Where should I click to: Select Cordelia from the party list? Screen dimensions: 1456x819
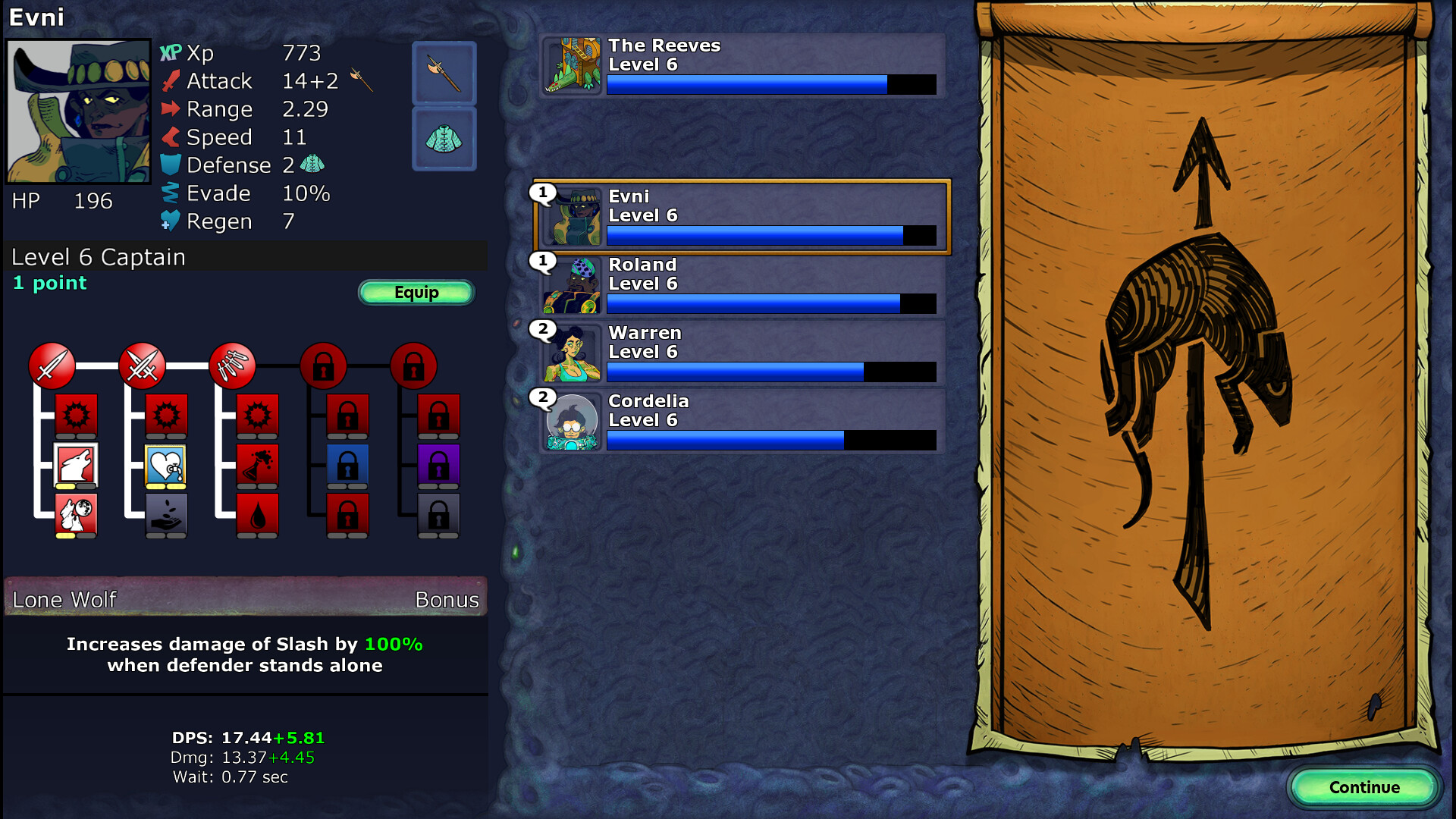(739, 421)
